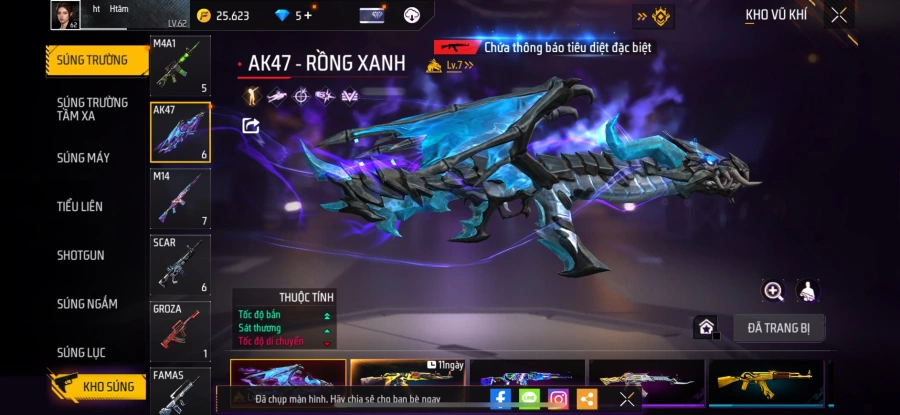900x415 pixels.
Task: Open the player profile avatar
Action: pyautogui.click(x=65, y=15)
